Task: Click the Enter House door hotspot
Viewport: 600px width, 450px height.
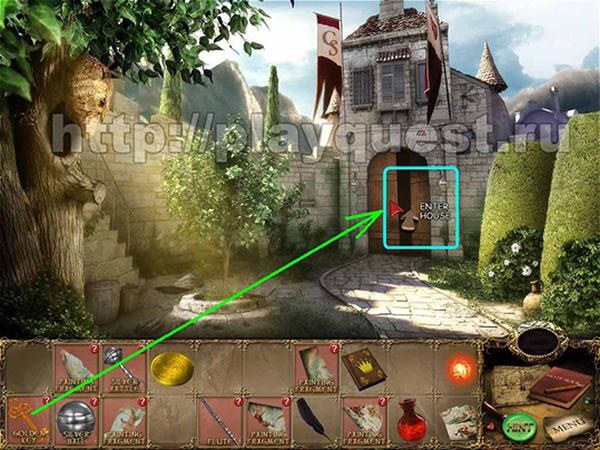Action: click(x=422, y=209)
